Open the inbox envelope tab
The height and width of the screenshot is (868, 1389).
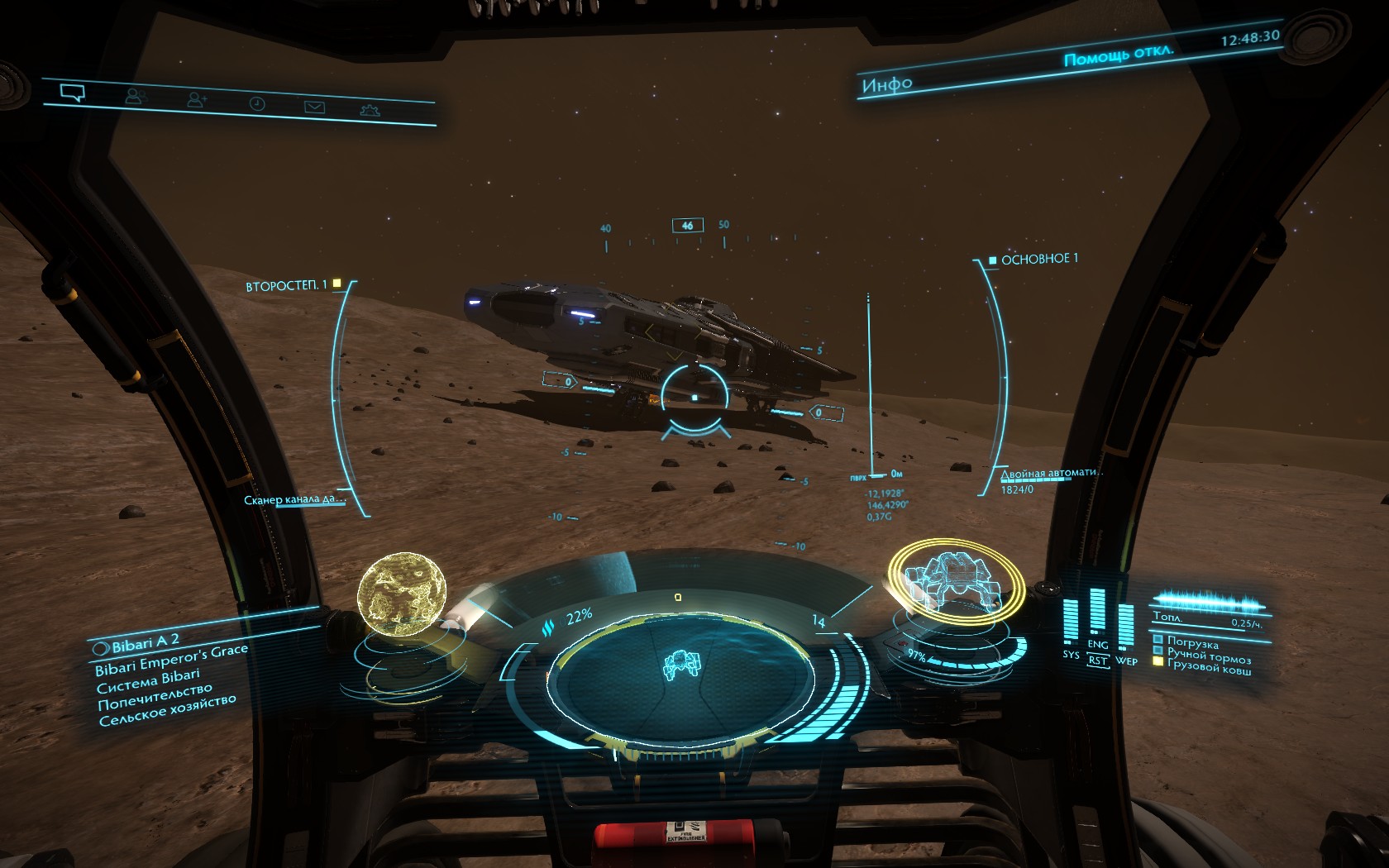click(314, 107)
